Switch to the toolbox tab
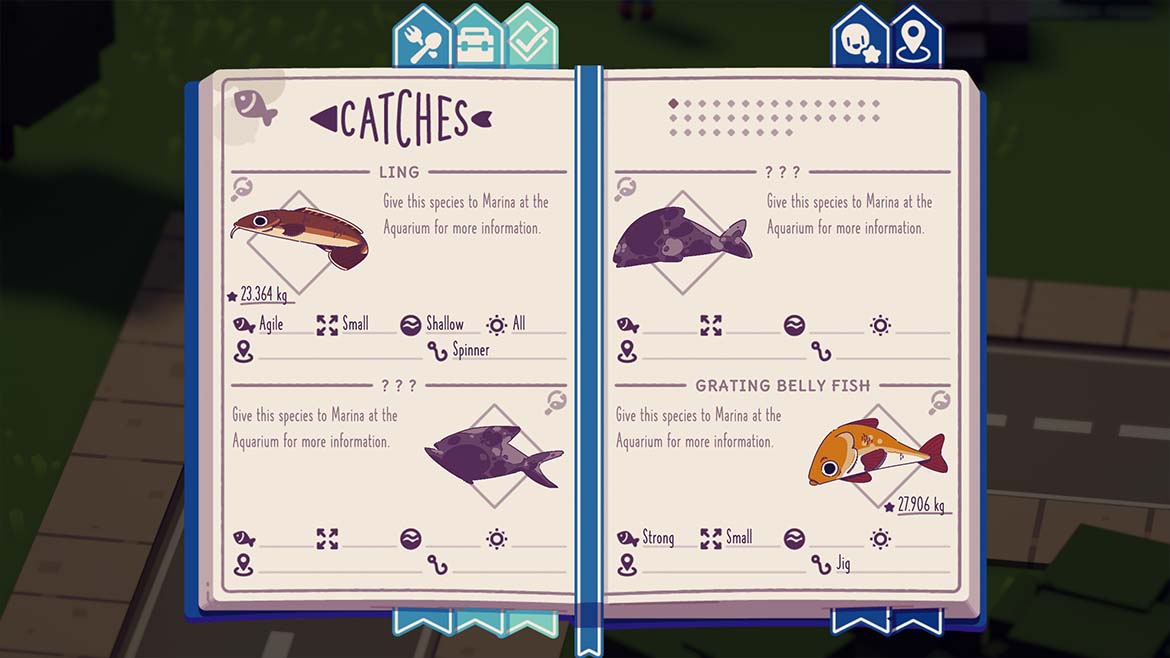 pyautogui.click(x=477, y=40)
